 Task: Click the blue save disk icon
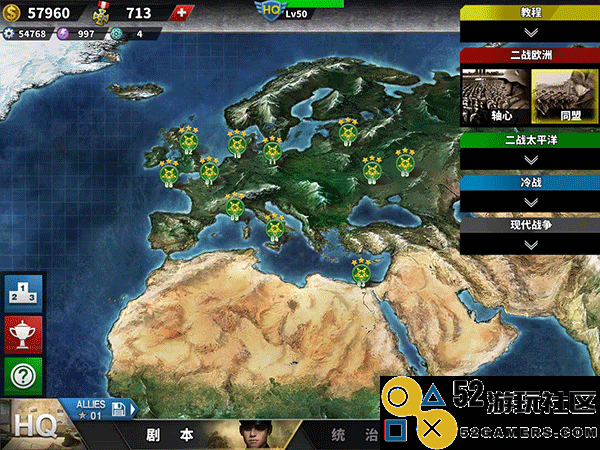119,409
